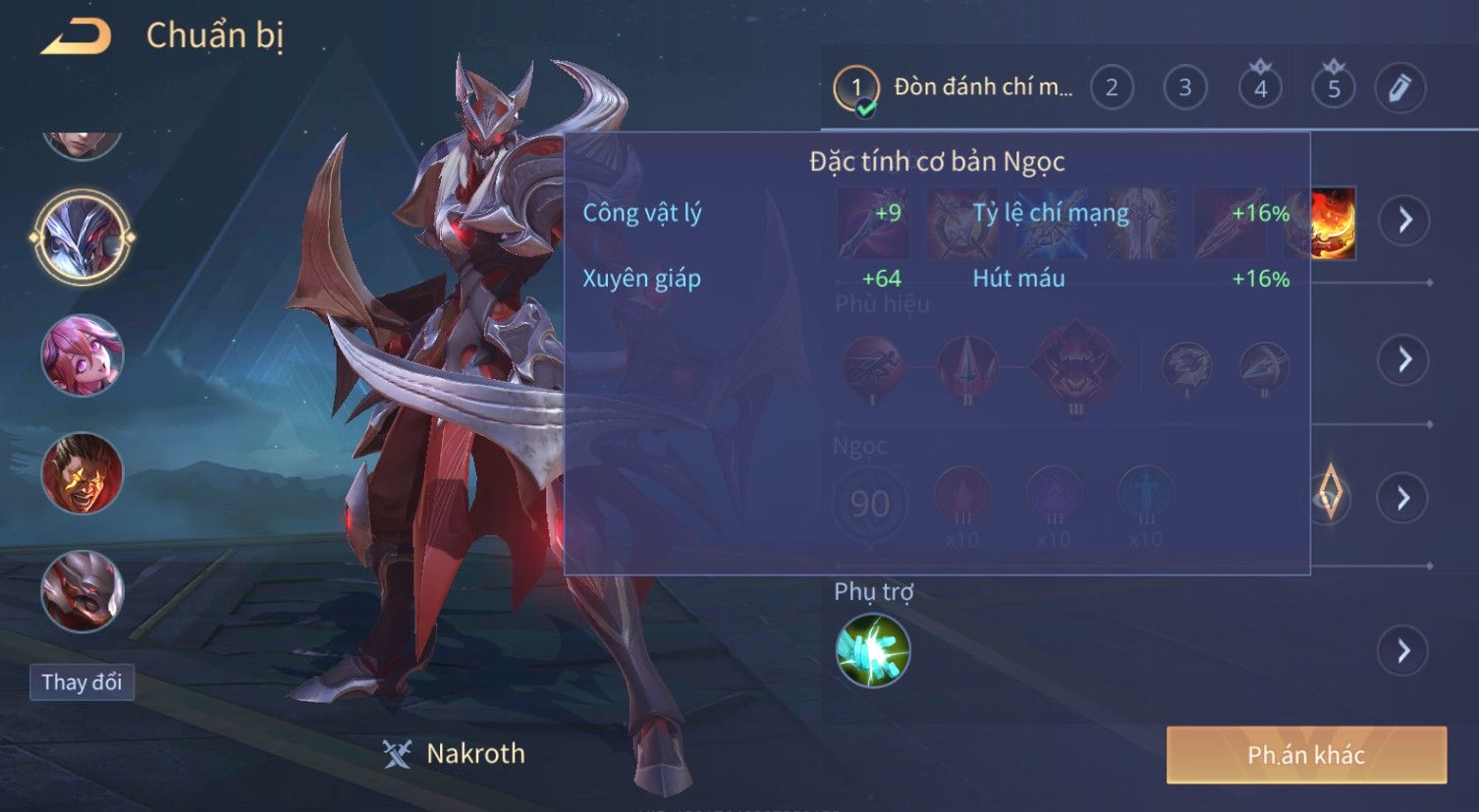Switch to loadout preset 3
The image size is (1479, 812).
[1185, 88]
